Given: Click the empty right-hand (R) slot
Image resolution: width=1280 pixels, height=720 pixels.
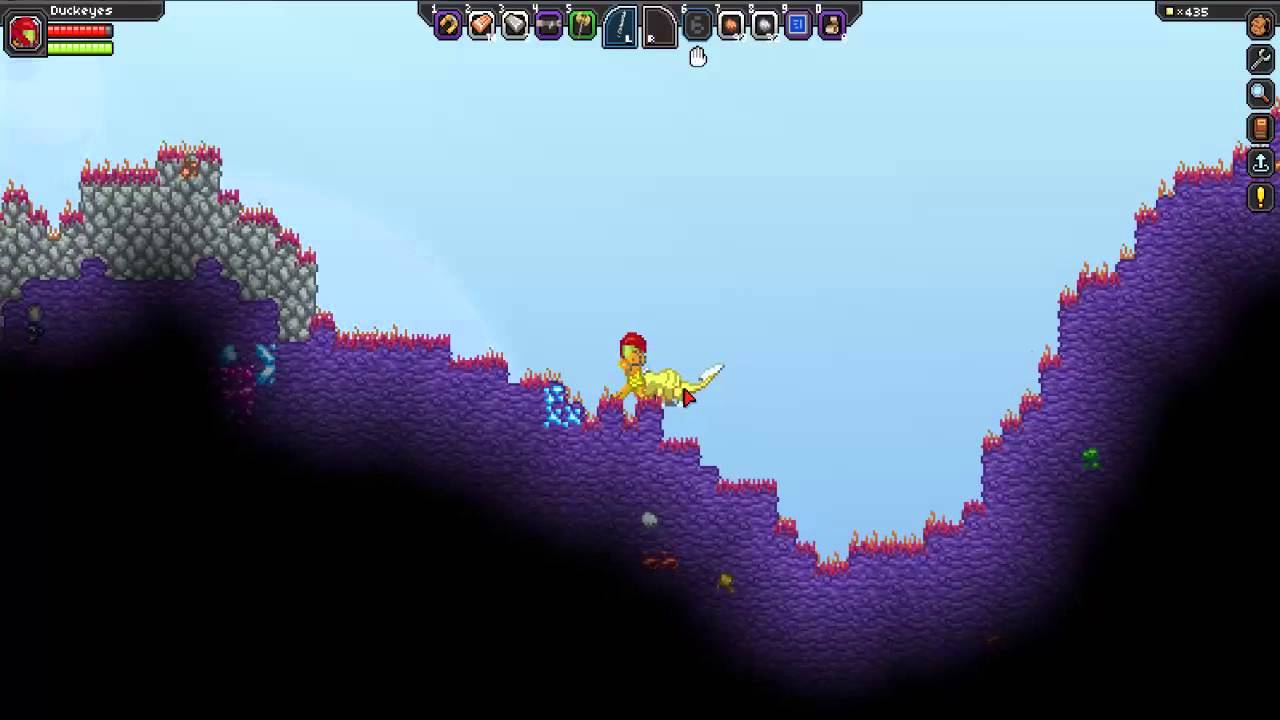Looking at the screenshot, I should (658, 27).
